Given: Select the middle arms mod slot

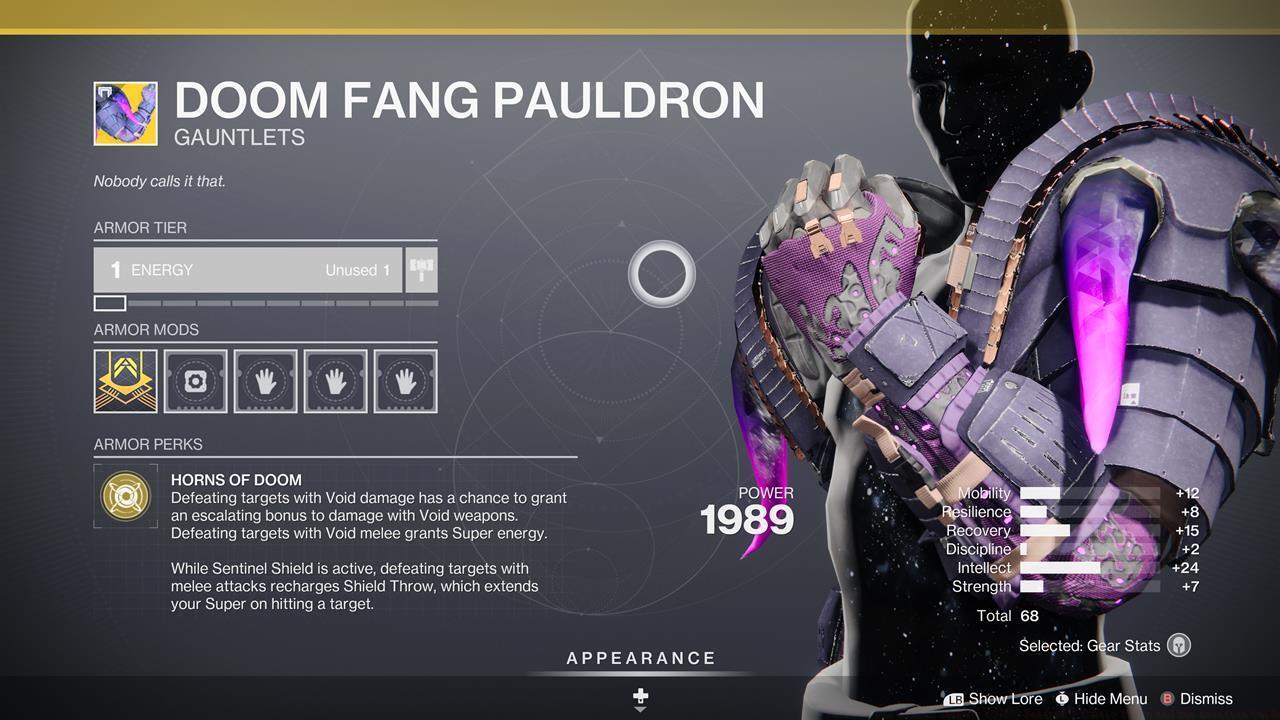Looking at the screenshot, I should [335, 380].
